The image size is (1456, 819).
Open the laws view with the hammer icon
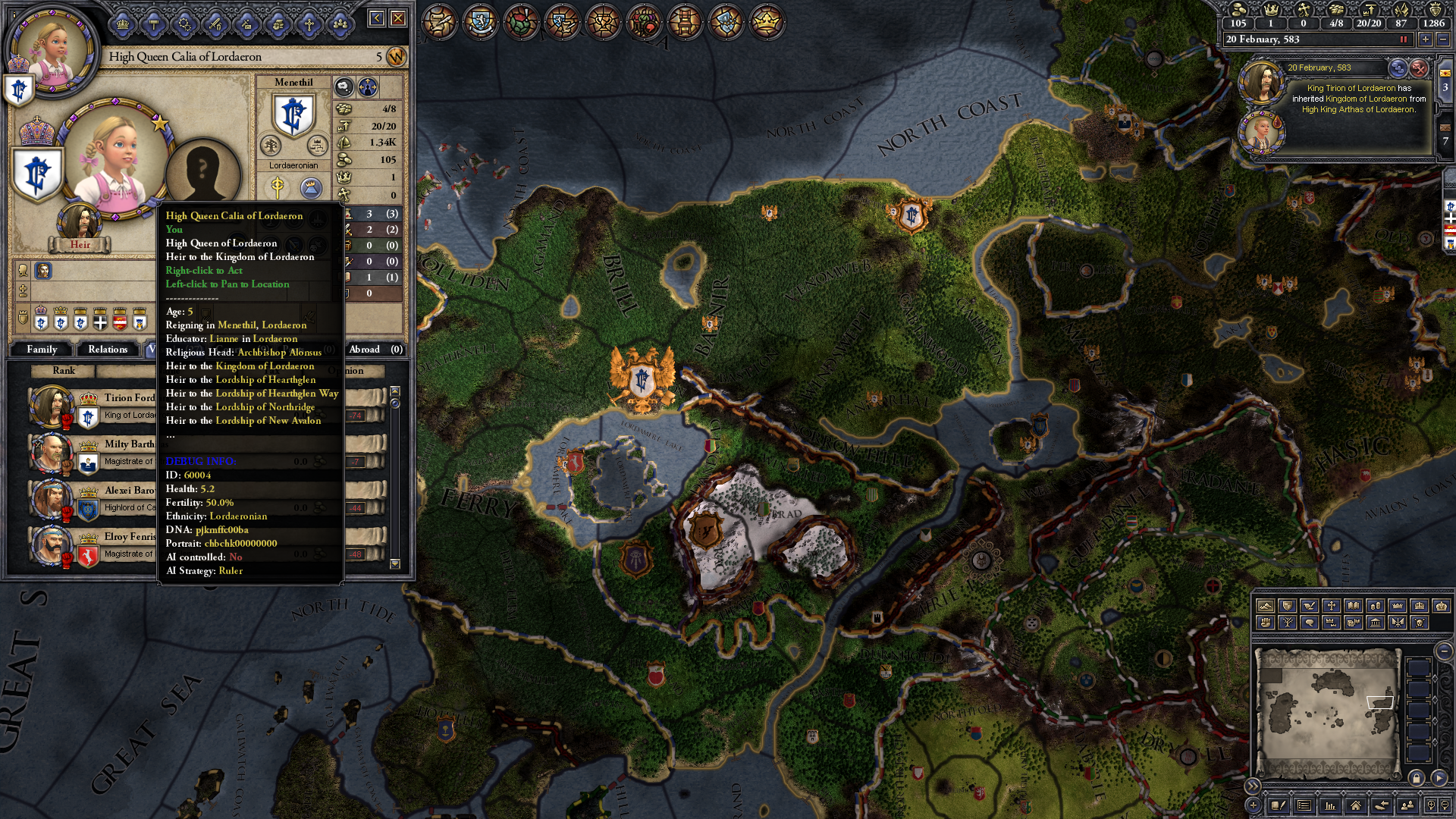pyautogui.click(x=154, y=24)
